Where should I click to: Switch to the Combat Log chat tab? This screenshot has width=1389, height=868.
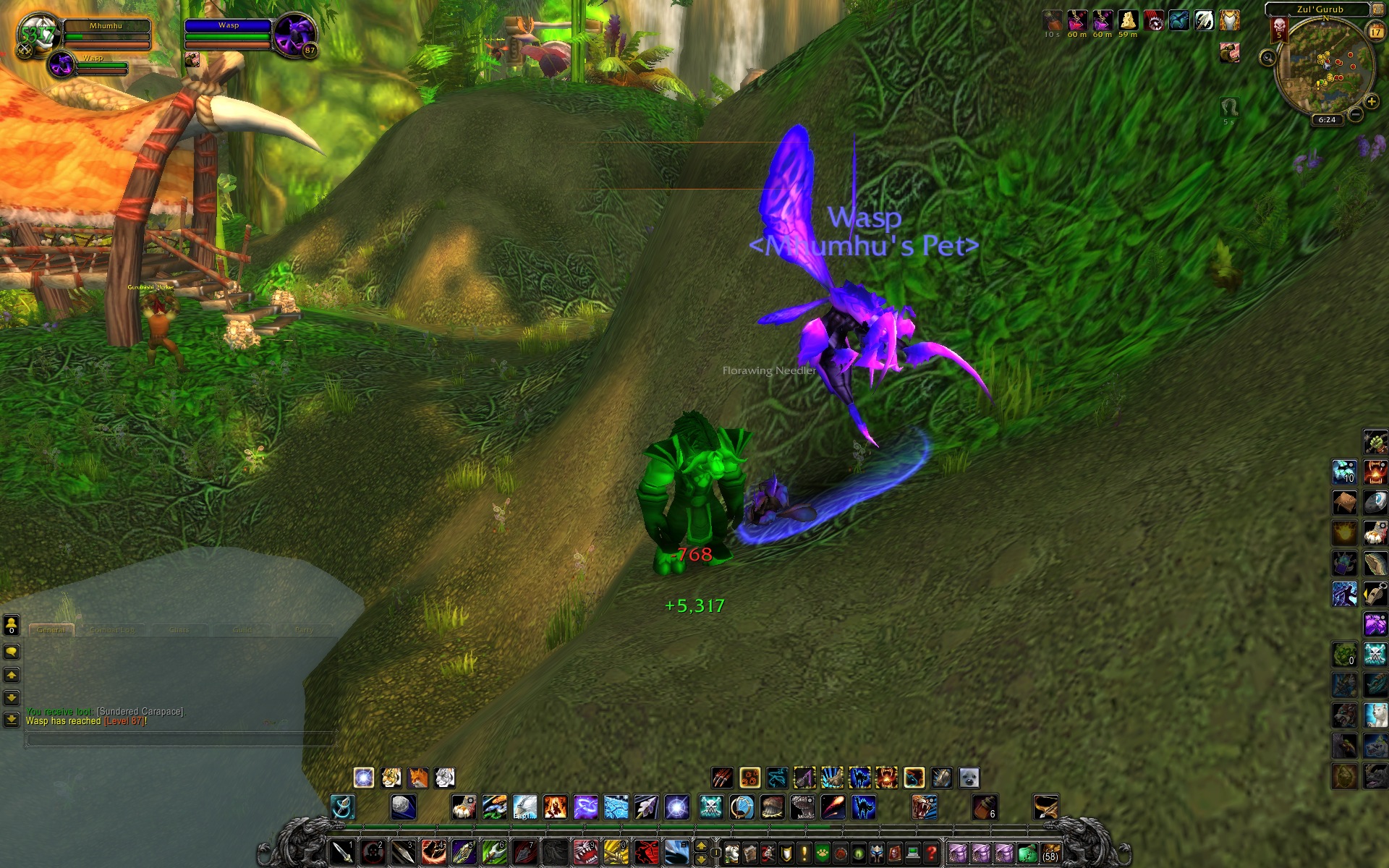click(x=111, y=630)
